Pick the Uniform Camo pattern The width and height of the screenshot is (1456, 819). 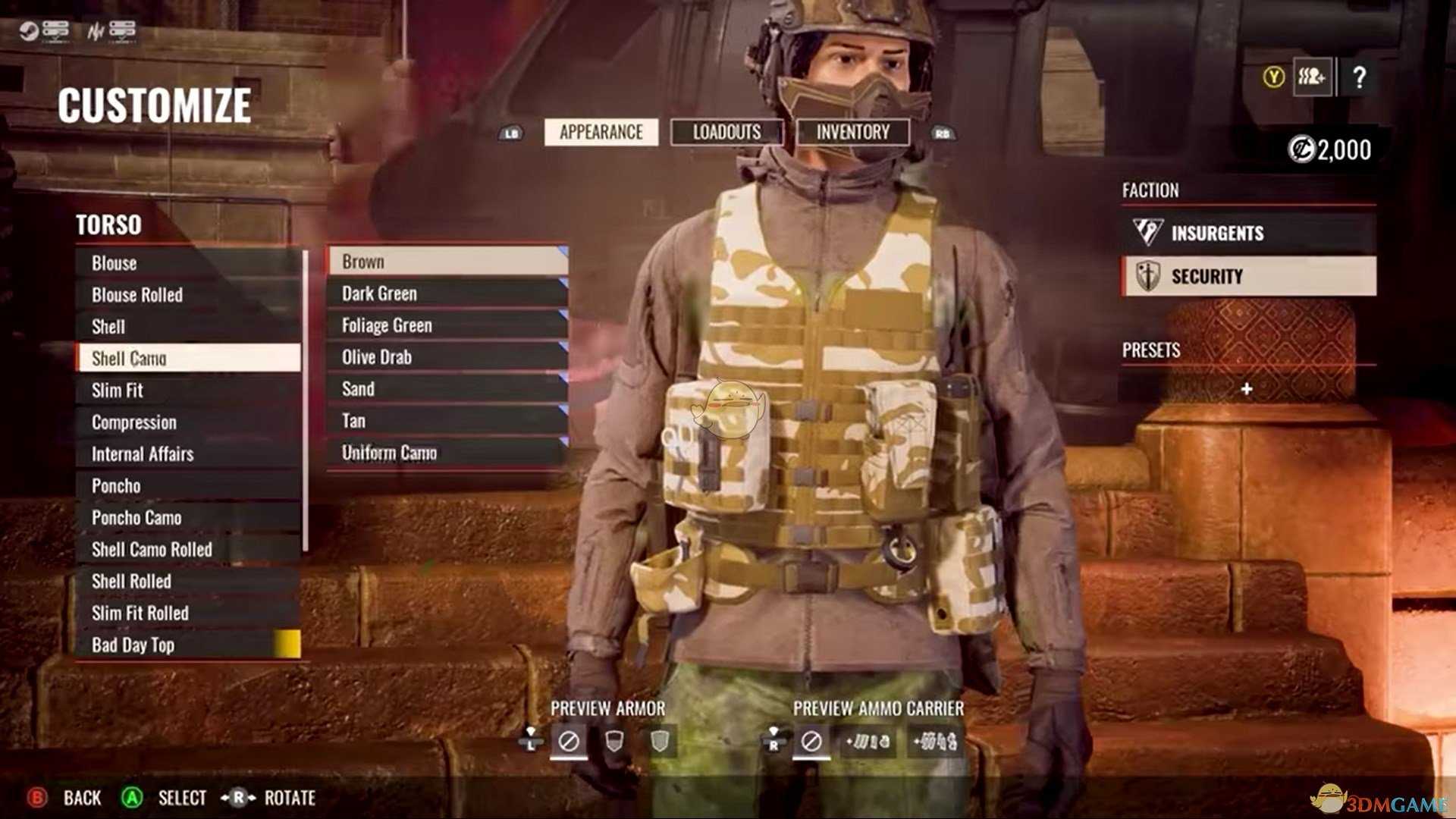[x=447, y=453]
